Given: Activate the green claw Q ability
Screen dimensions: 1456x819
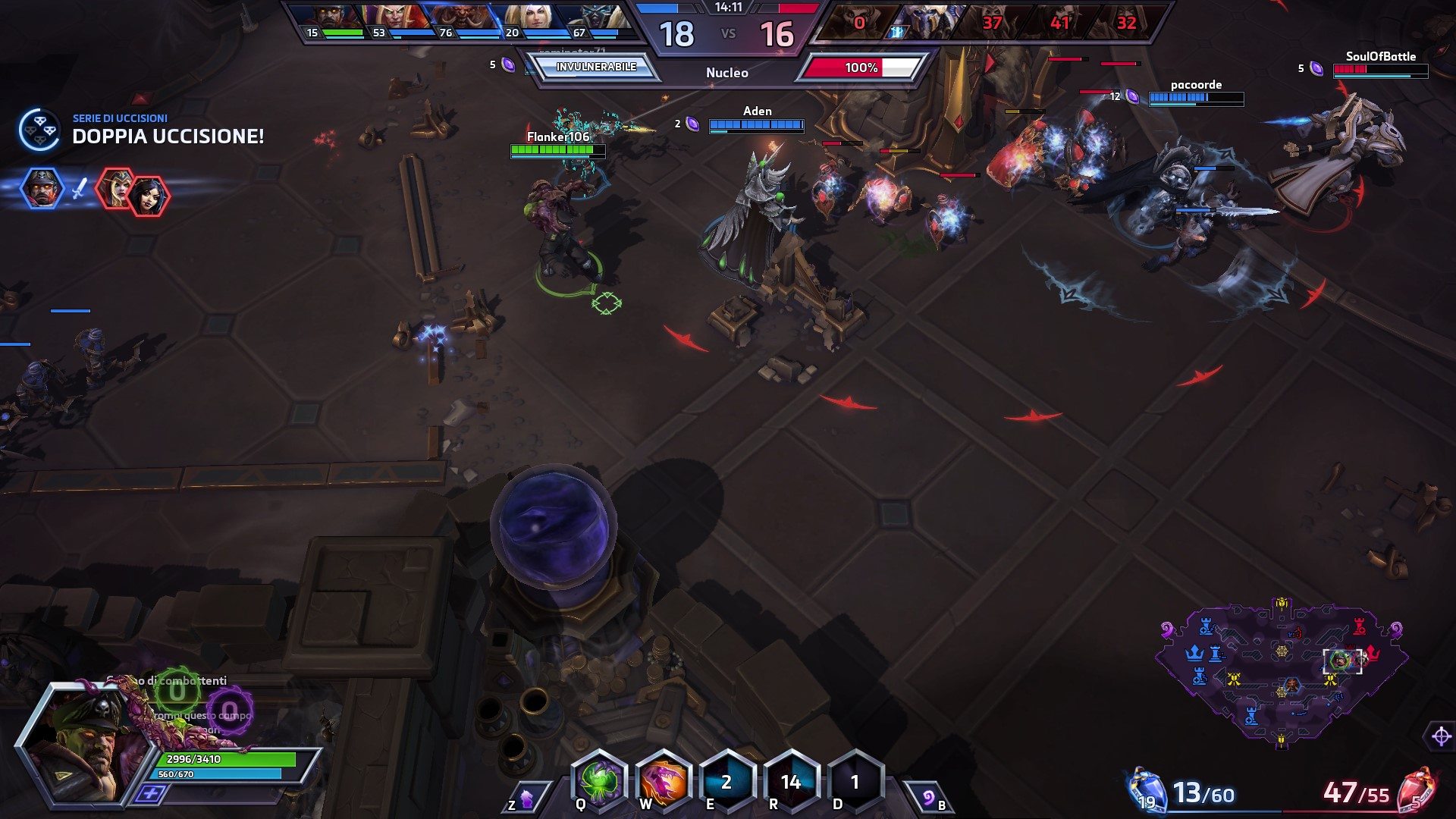Looking at the screenshot, I should 599,781.
